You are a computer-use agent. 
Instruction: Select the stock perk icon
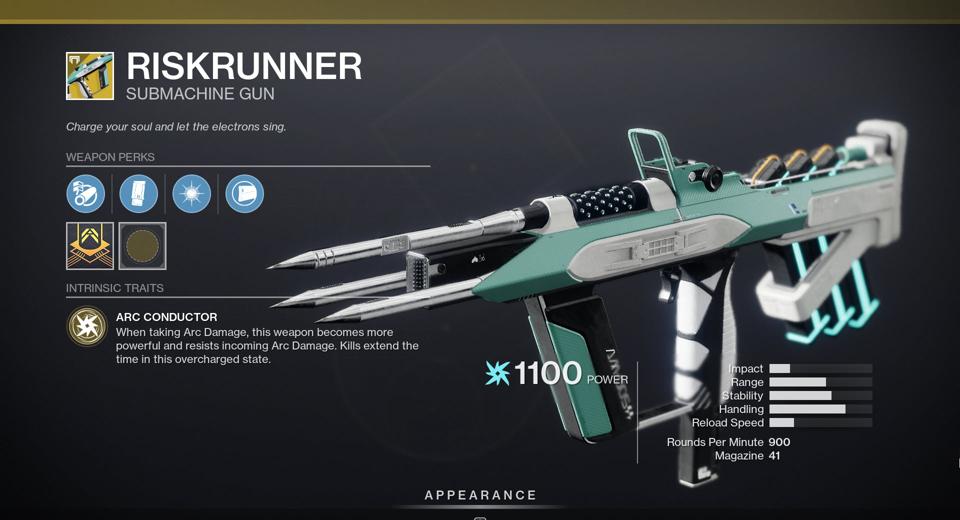click(244, 193)
